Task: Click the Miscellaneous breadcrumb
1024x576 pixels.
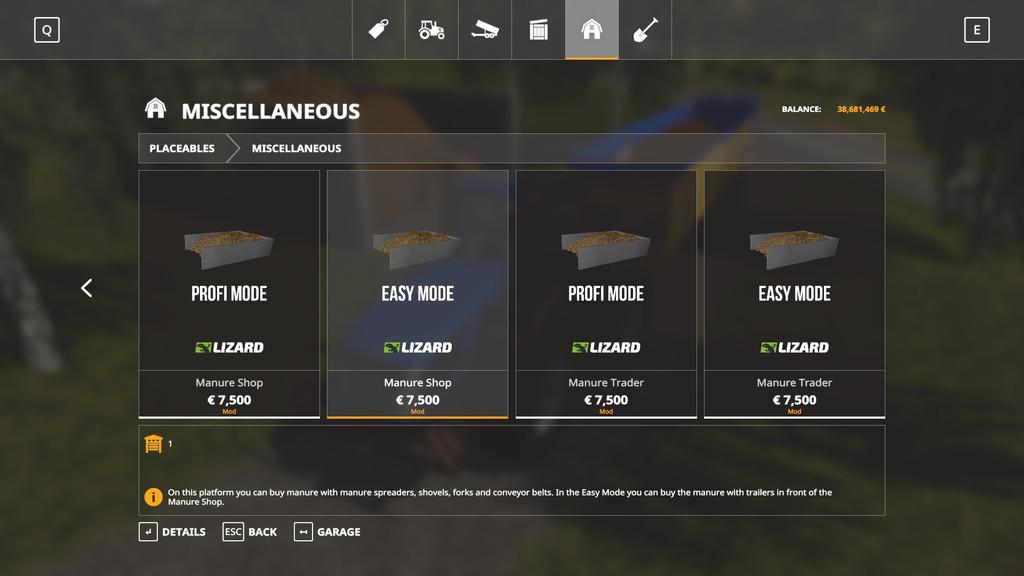Action: [x=296, y=148]
